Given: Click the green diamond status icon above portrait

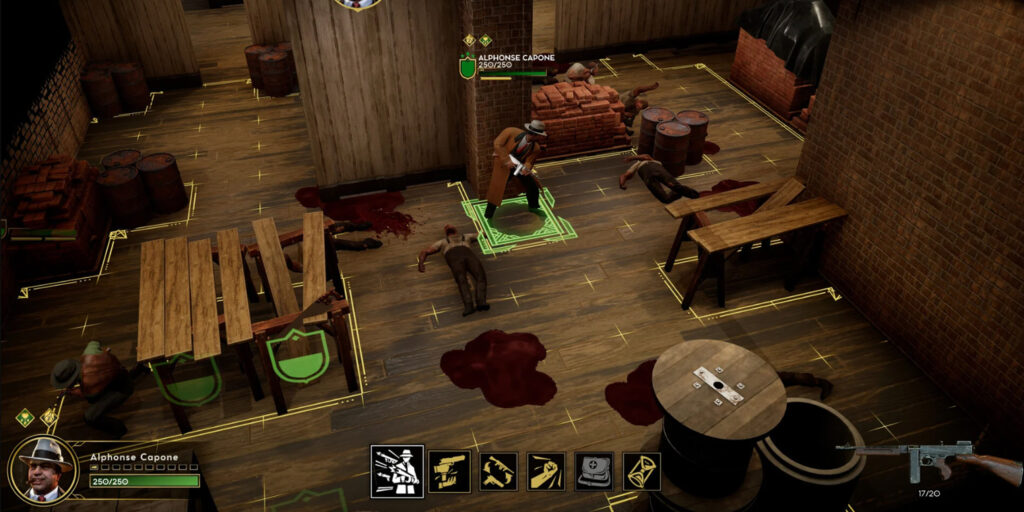Looking at the screenshot, I should pyautogui.click(x=25, y=417).
